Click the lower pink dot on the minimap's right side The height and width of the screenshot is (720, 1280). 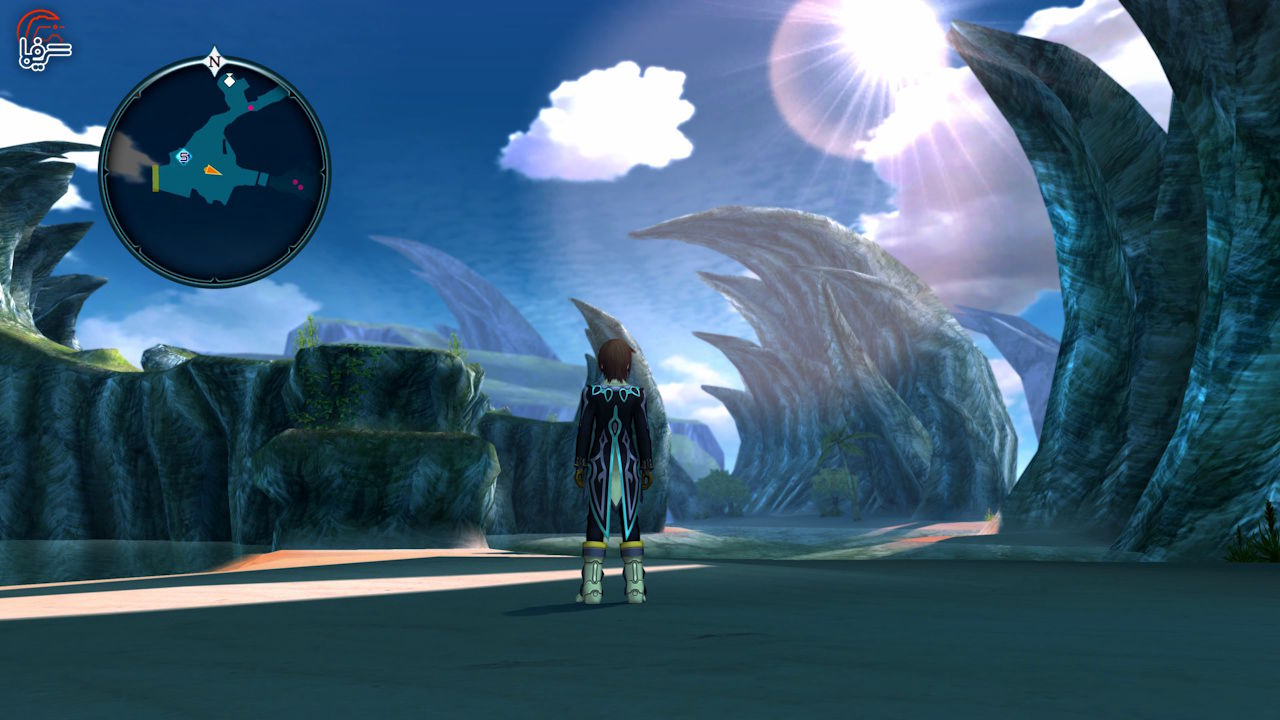pyautogui.click(x=300, y=187)
